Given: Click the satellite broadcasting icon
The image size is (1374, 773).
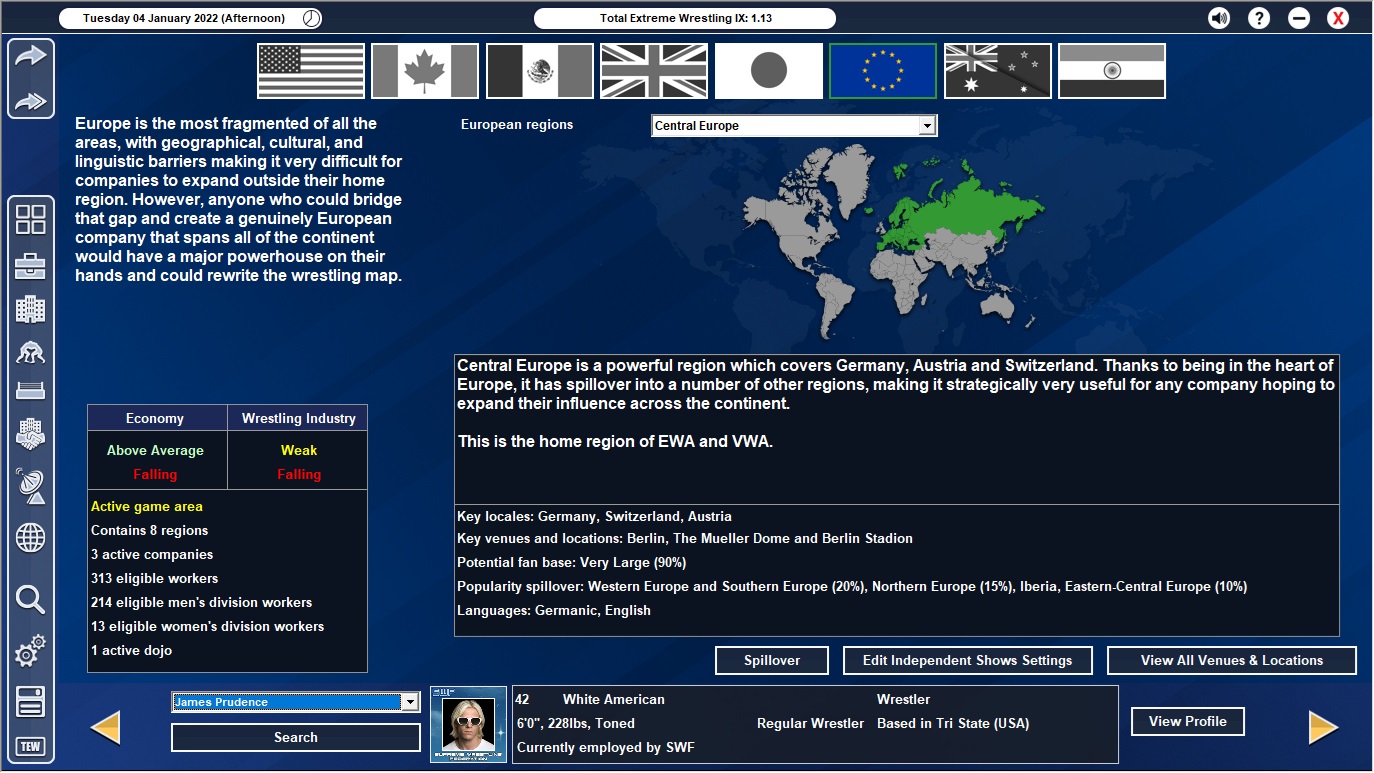Looking at the screenshot, I should [x=30, y=487].
